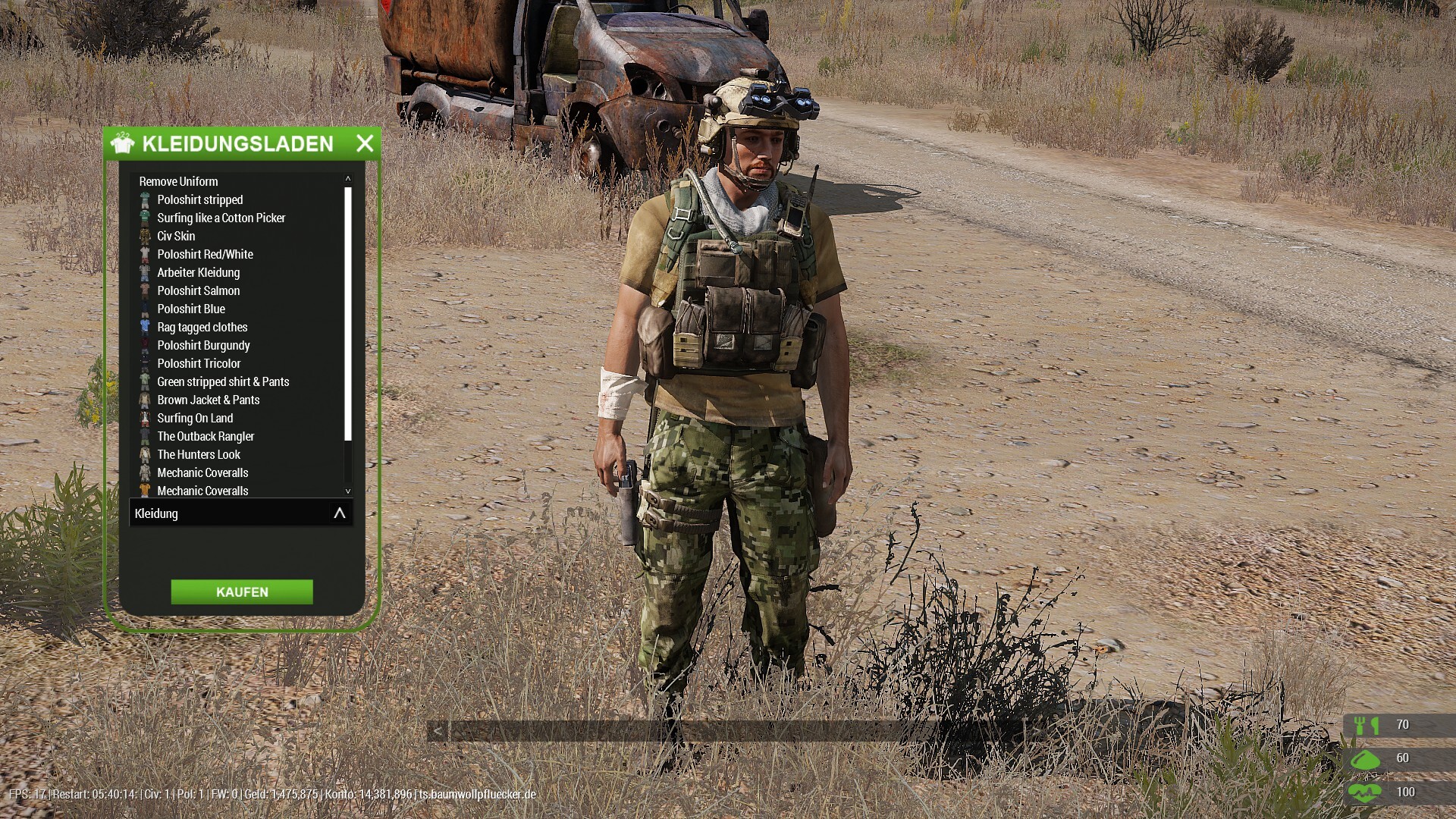Select the Arbeiter Kleidung outfit
This screenshot has width=1456, height=819.
pyautogui.click(x=198, y=272)
